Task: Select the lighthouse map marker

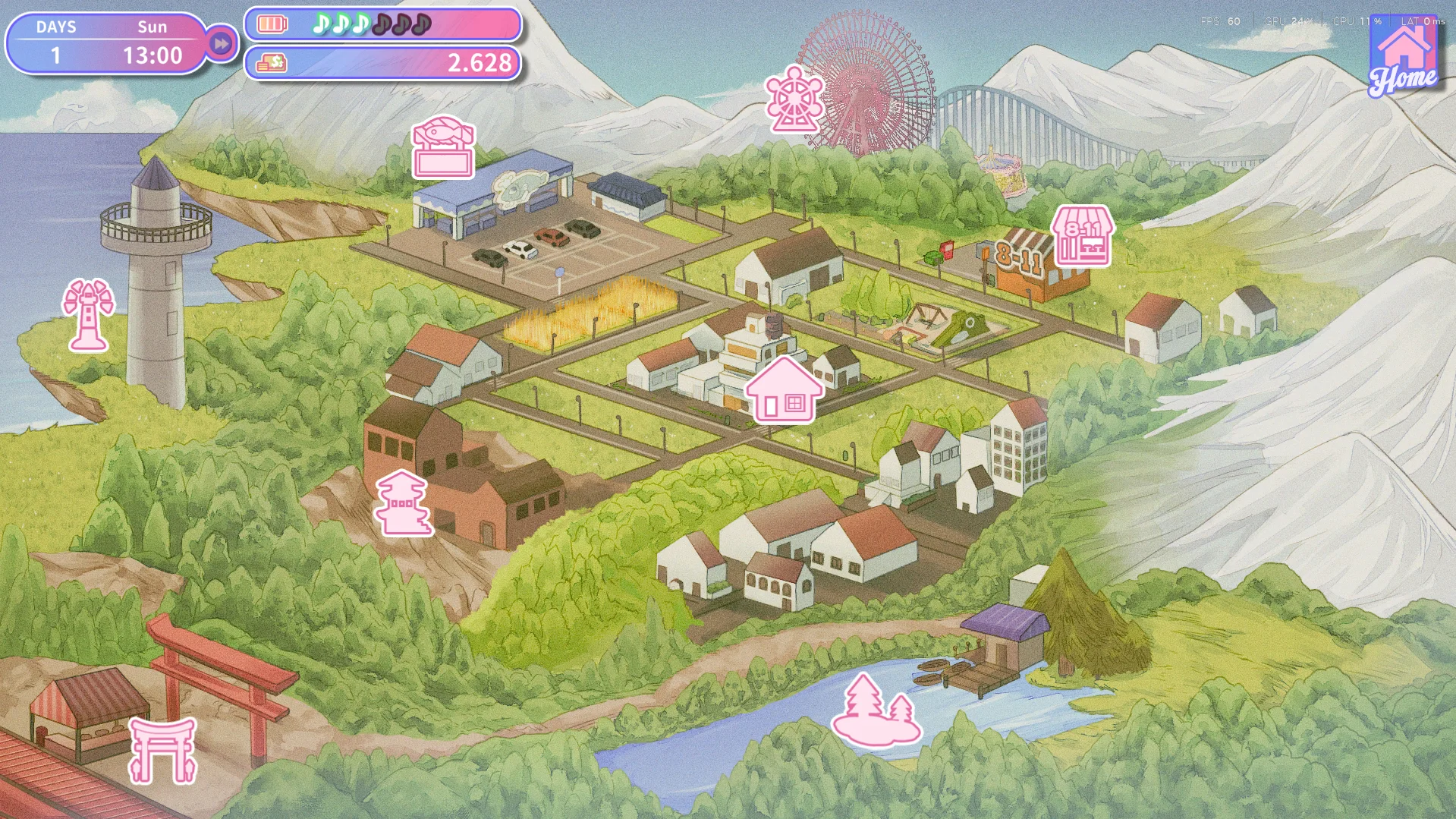Action: pos(88,315)
